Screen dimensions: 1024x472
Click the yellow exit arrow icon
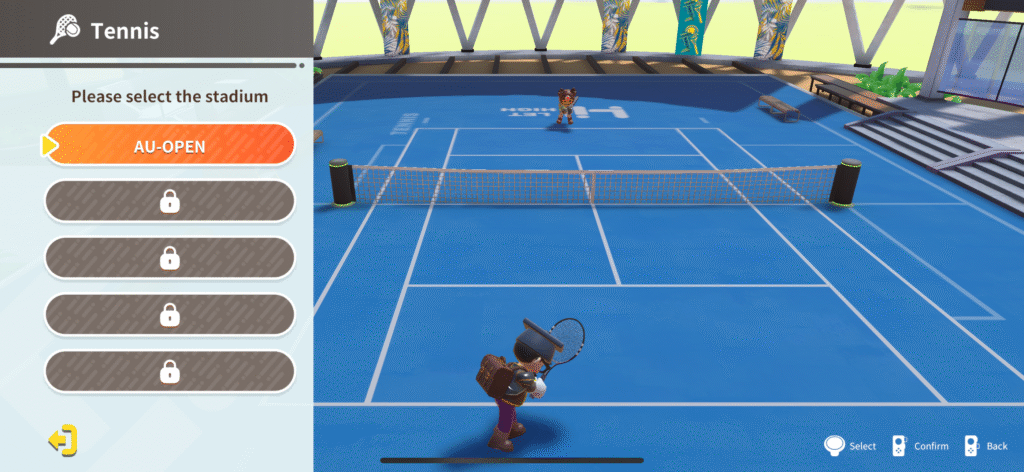click(x=62, y=439)
